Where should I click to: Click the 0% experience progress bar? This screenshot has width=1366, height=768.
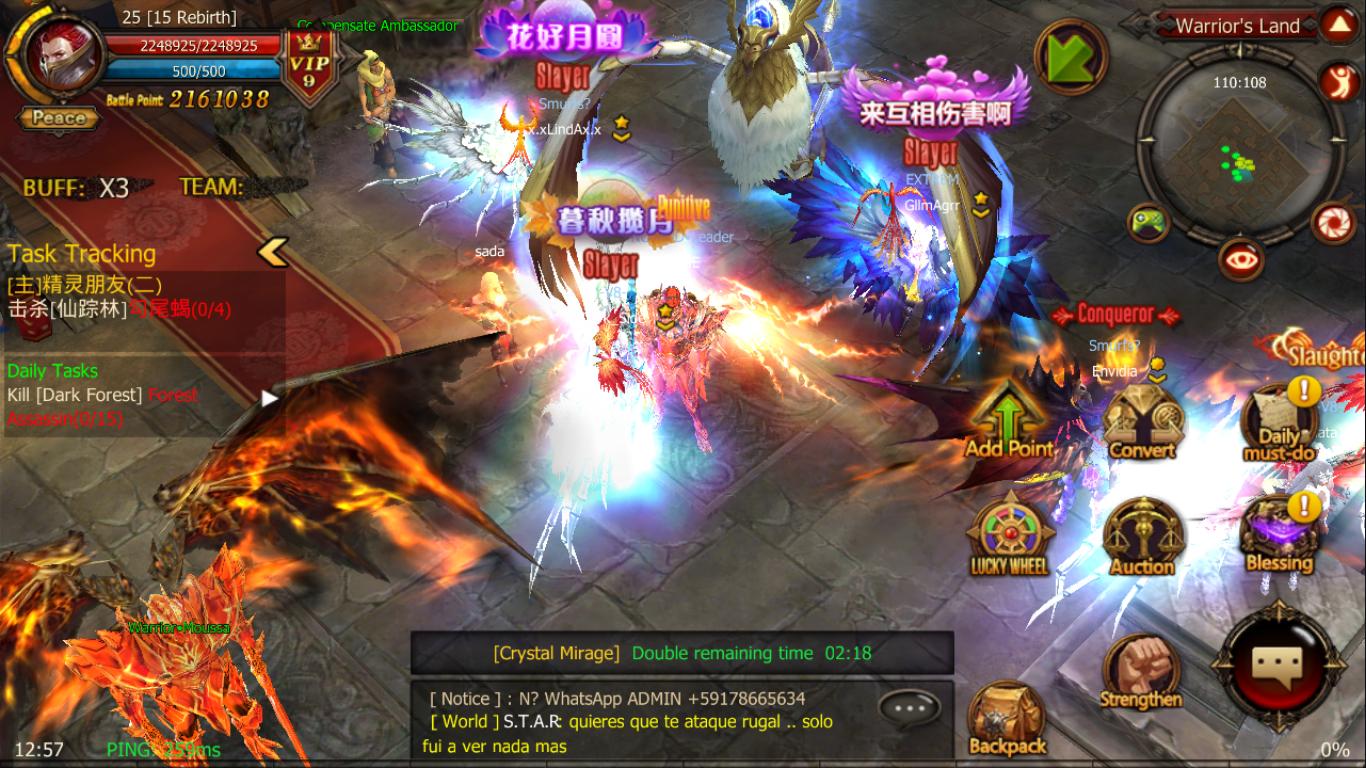[1336, 746]
